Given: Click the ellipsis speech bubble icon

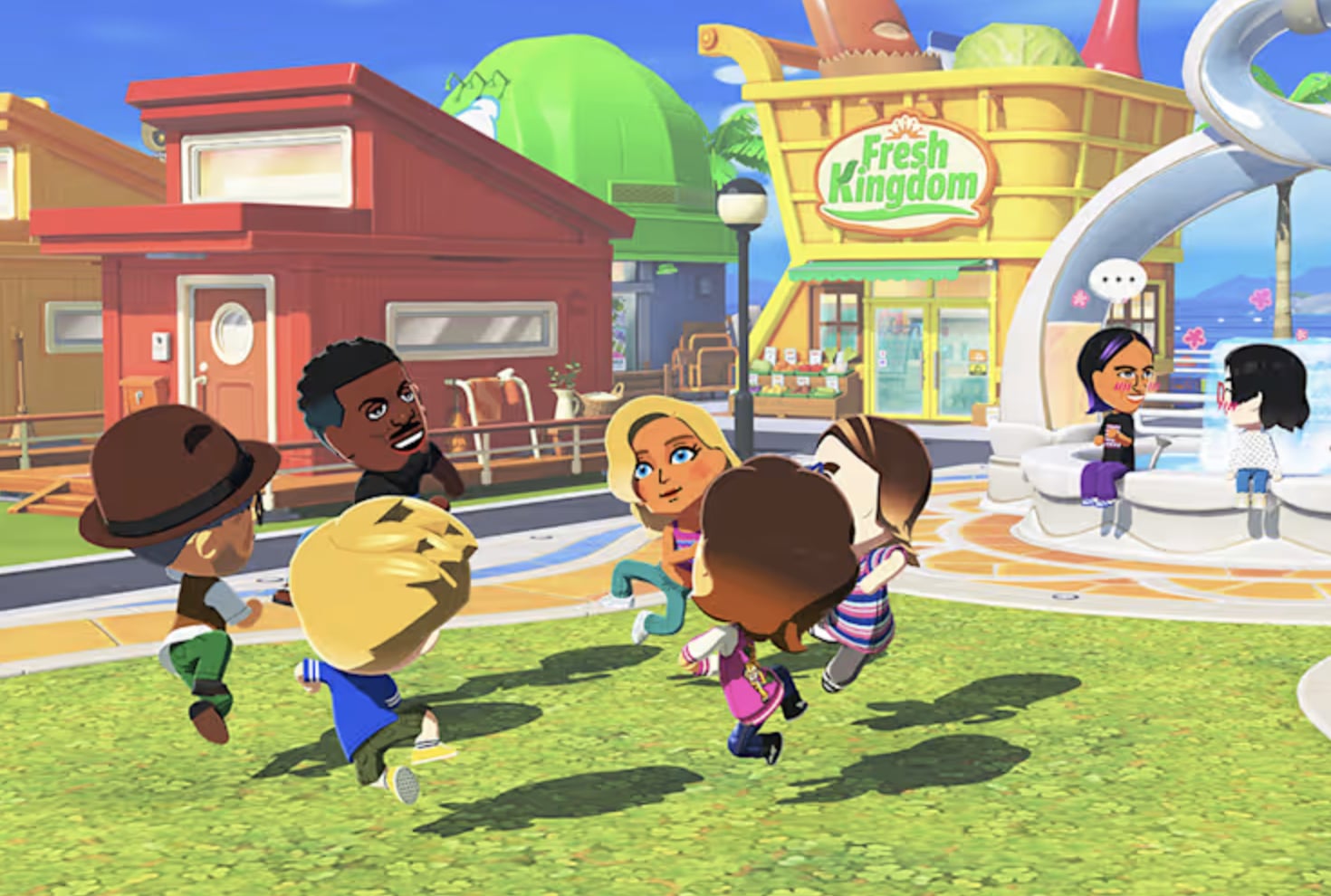Looking at the screenshot, I should (1117, 279).
